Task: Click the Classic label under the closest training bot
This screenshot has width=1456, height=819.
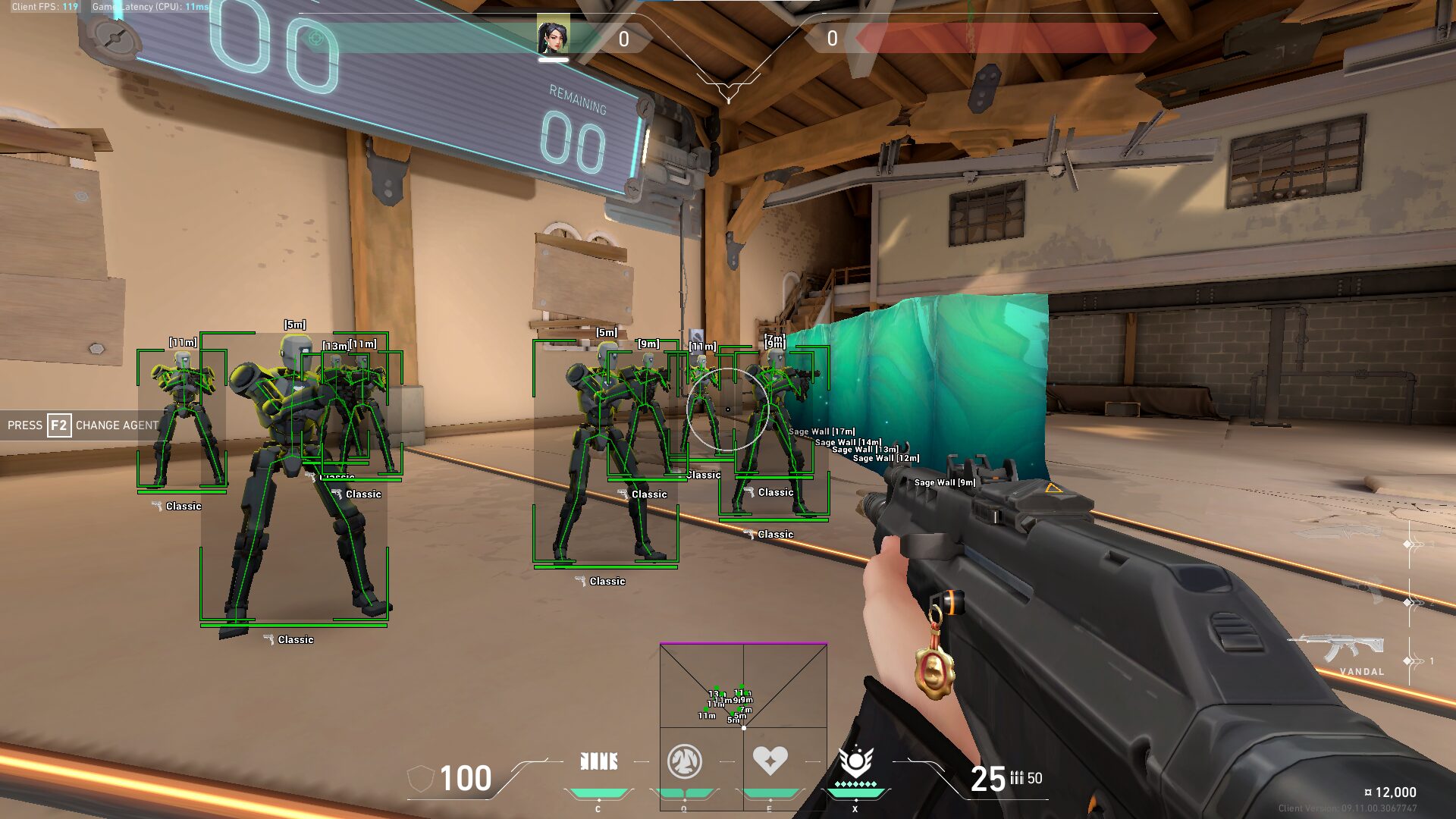Action: [x=296, y=639]
